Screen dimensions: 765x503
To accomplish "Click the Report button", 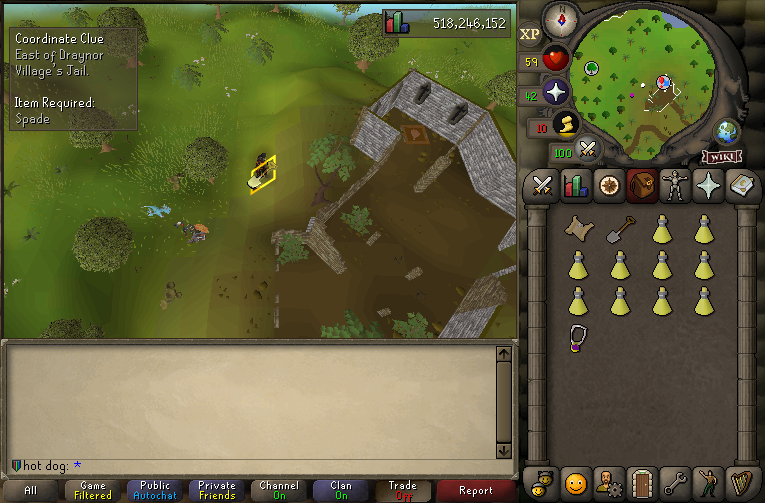I will click(x=475, y=490).
